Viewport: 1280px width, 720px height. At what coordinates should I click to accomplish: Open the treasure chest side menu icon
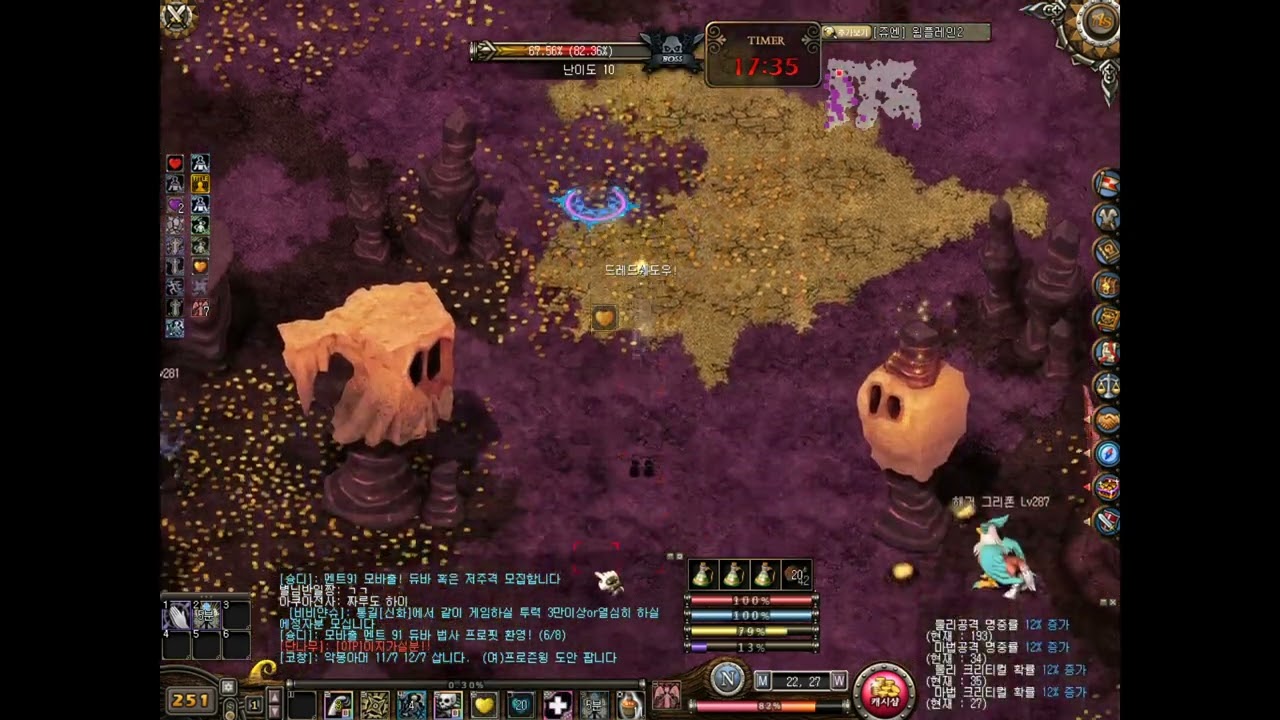1106,488
